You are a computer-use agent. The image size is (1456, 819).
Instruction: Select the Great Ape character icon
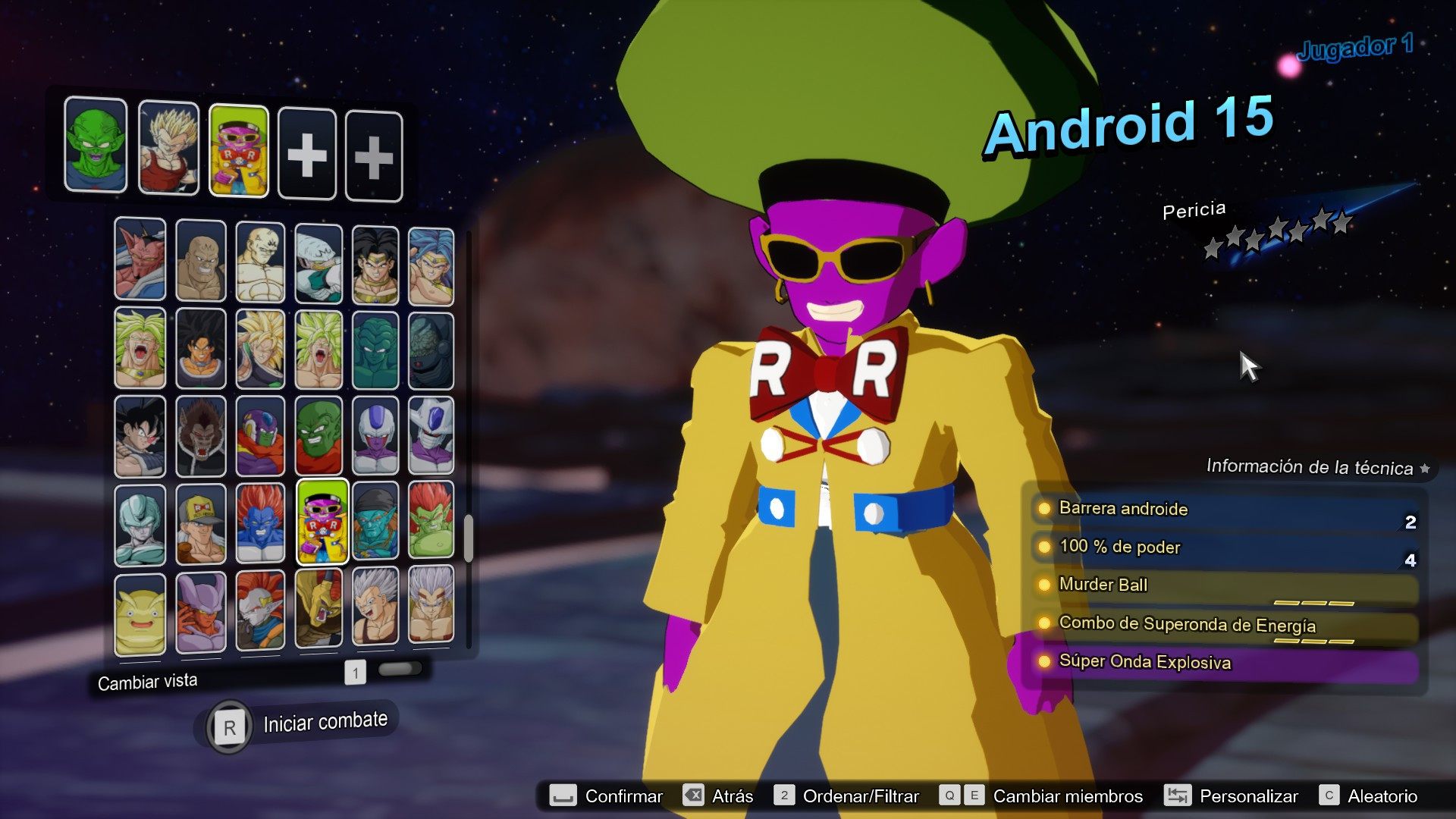click(200, 436)
